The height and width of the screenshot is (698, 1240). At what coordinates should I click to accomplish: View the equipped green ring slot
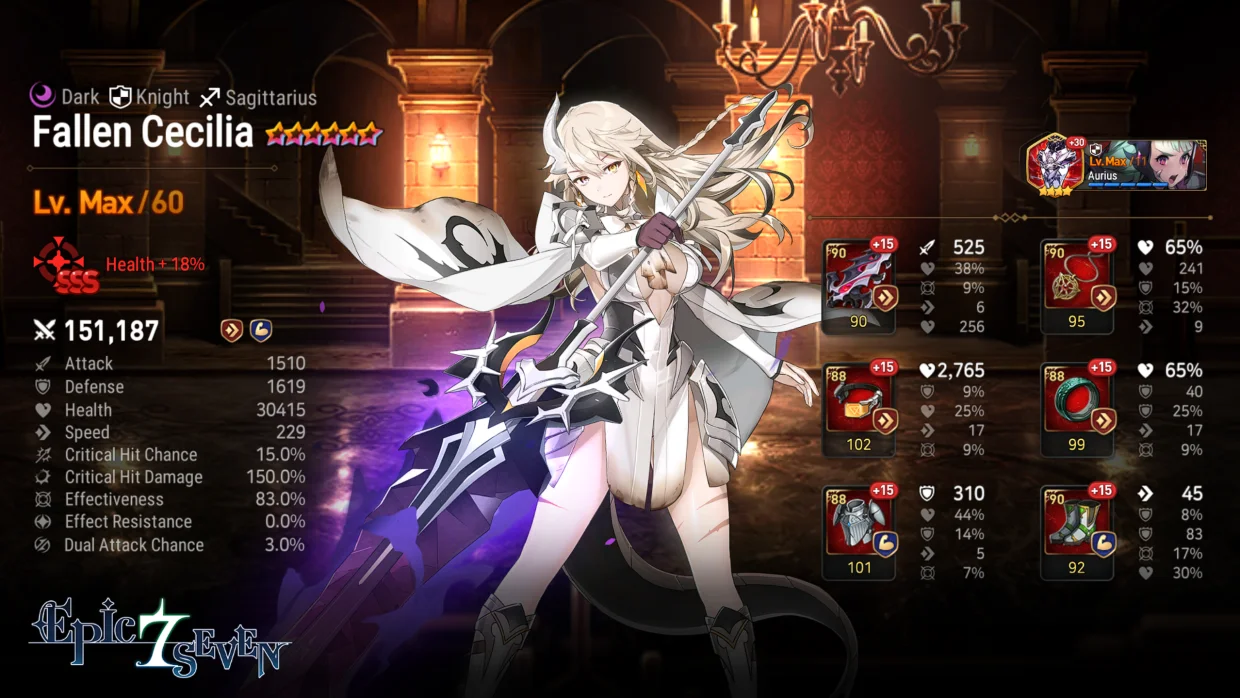point(1077,409)
